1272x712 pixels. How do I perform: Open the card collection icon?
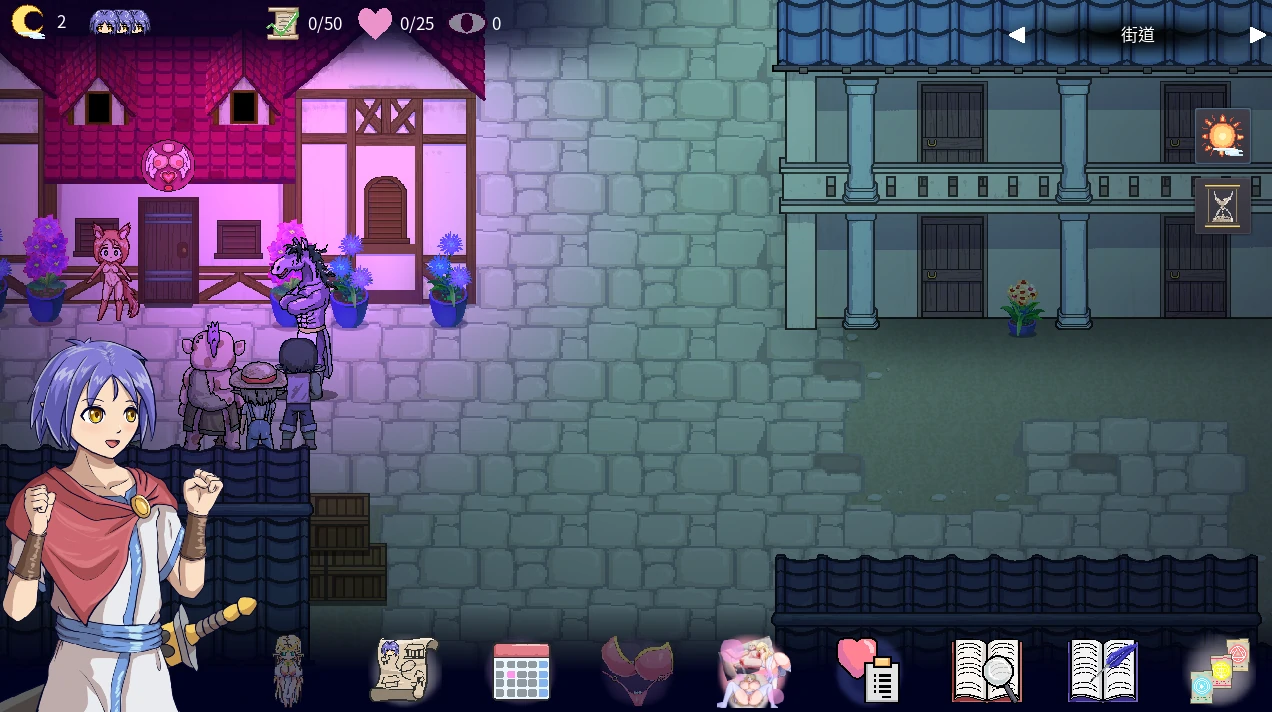point(1219,670)
